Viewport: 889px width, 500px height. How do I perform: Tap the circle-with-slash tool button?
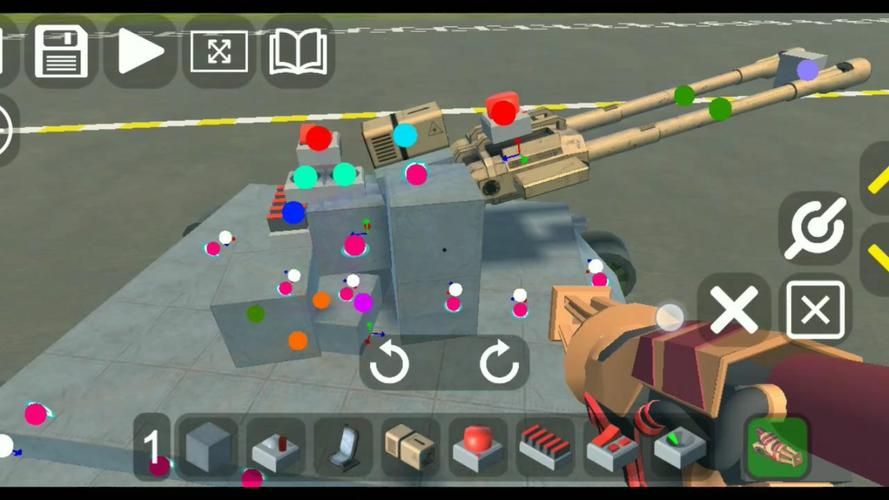tap(815, 228)
